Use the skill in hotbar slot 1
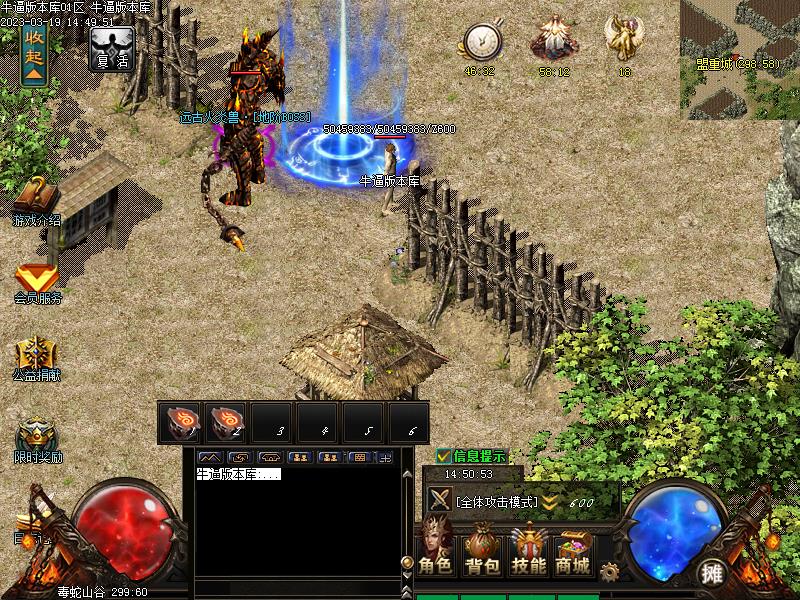The image size is (800, 600). tap(181, 423)
